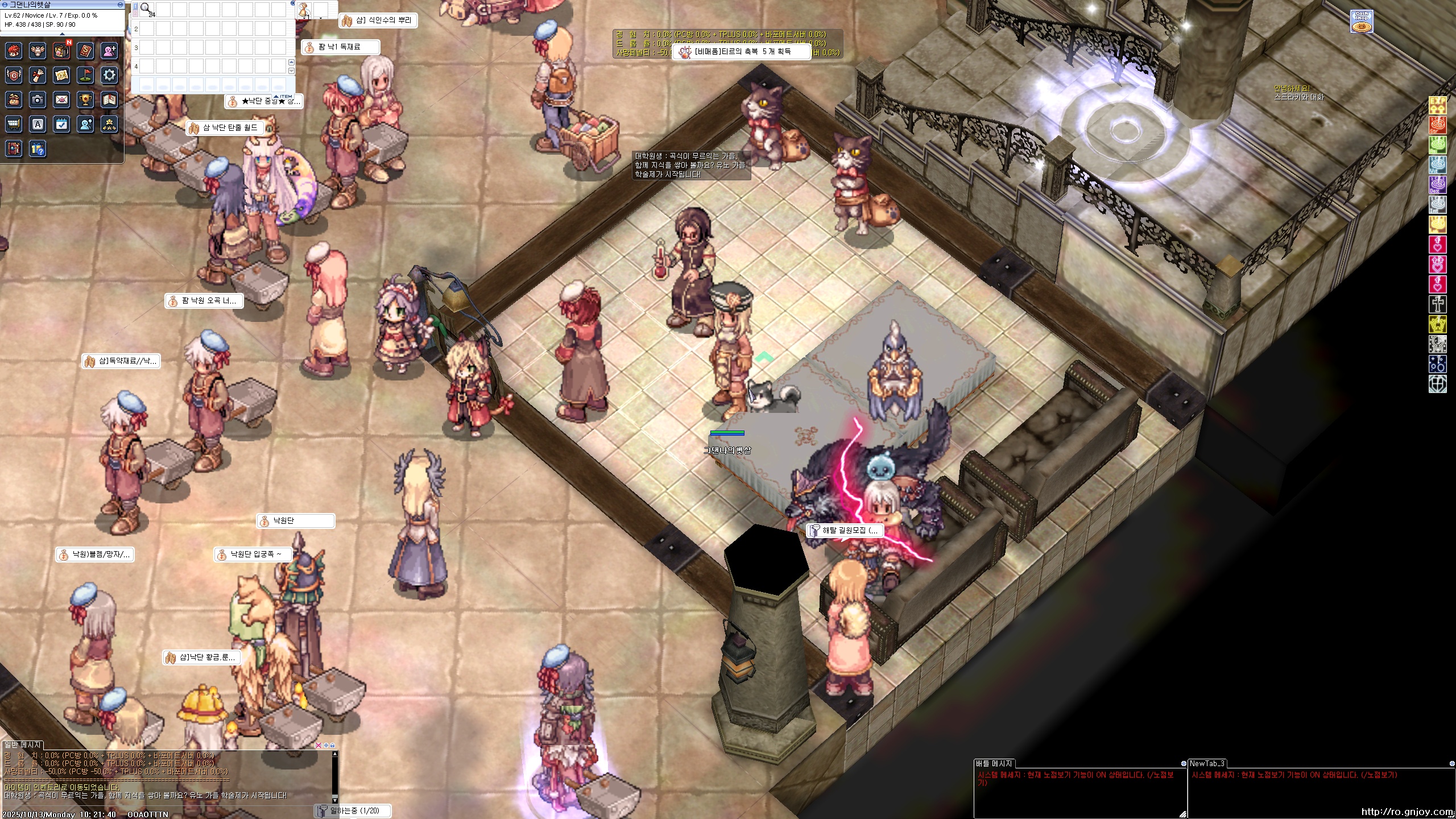
Task: Close the hotbar window
Action: [293, 3]
